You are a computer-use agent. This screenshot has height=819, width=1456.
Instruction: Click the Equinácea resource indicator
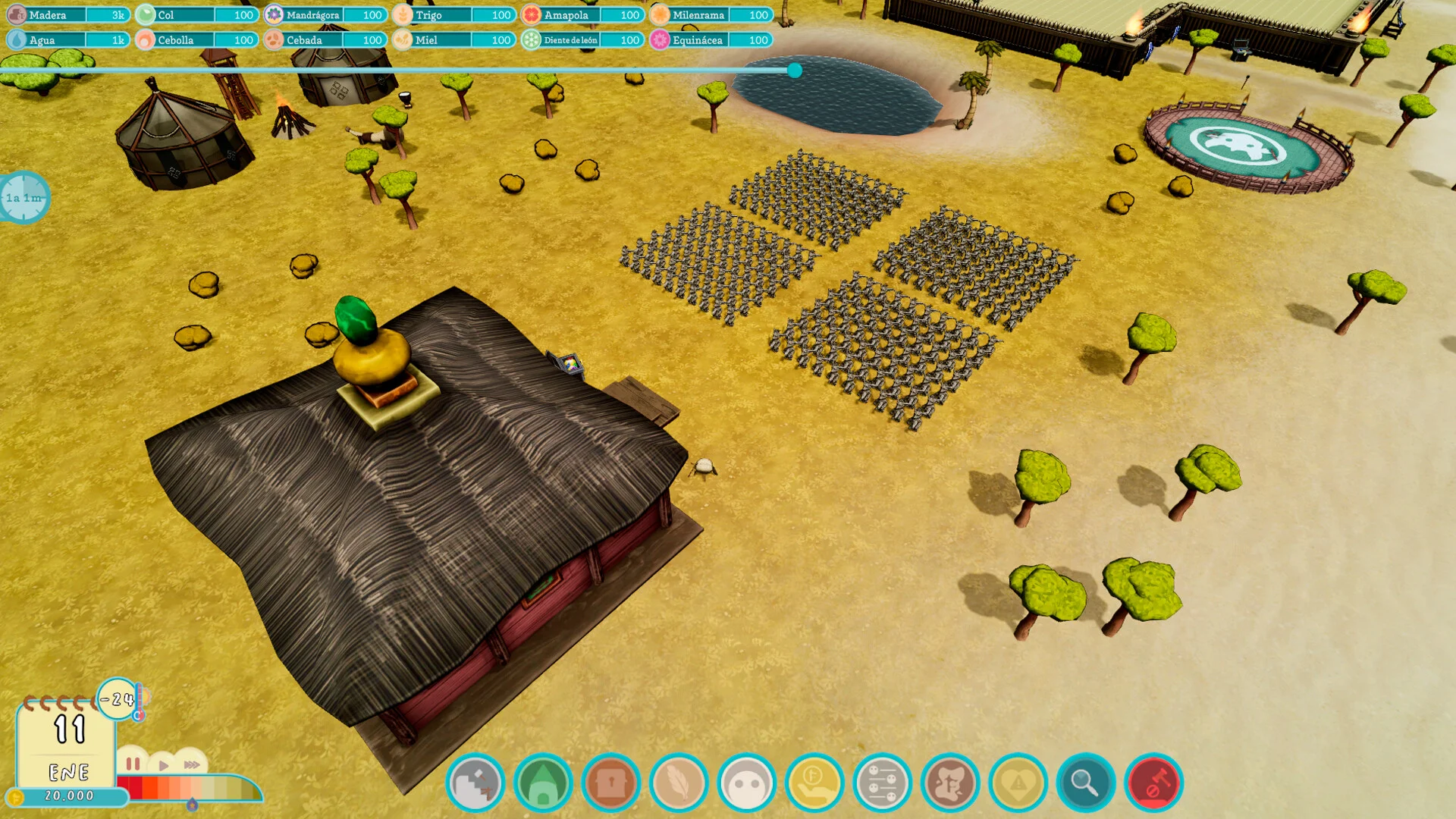coord(711,40)
